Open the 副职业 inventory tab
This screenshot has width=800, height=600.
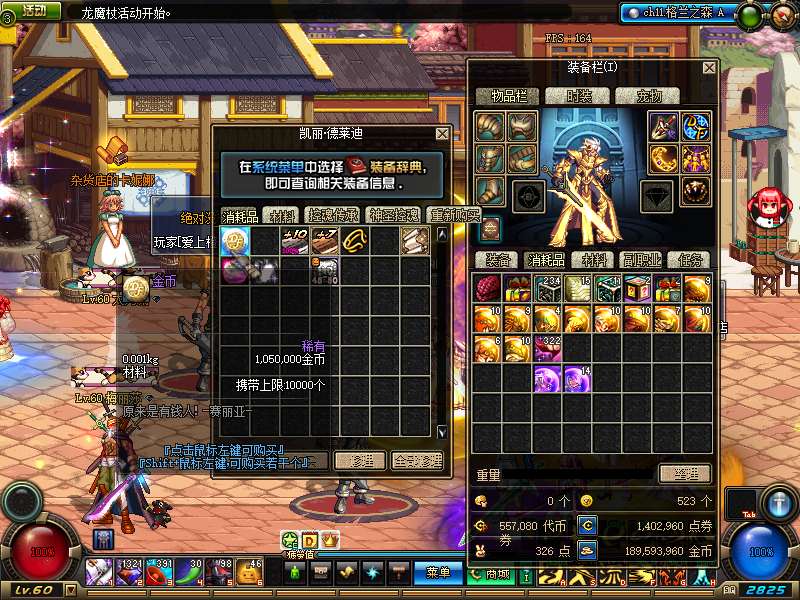(643, 260)
